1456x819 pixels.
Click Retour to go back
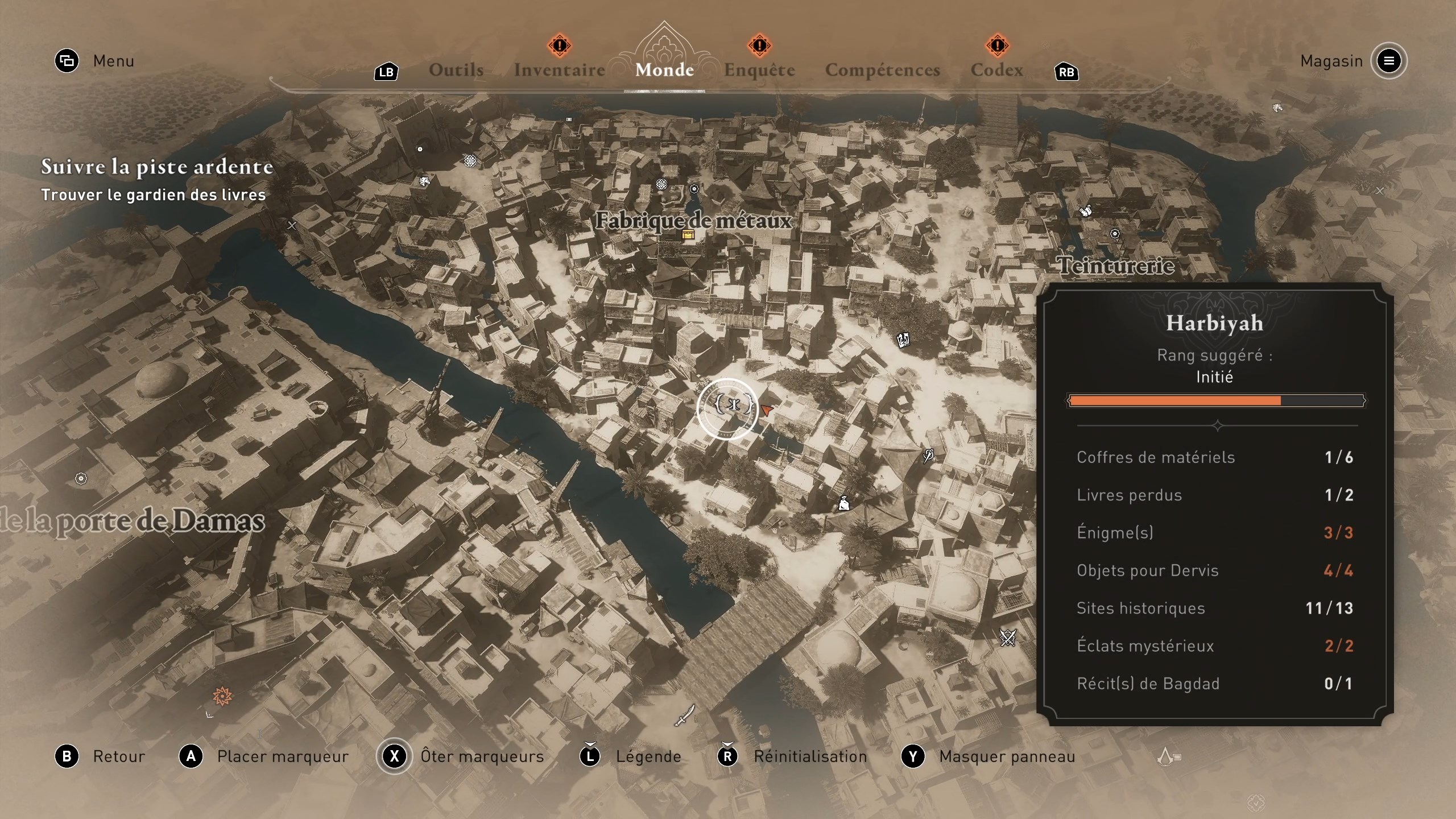(x=118, y=756)
